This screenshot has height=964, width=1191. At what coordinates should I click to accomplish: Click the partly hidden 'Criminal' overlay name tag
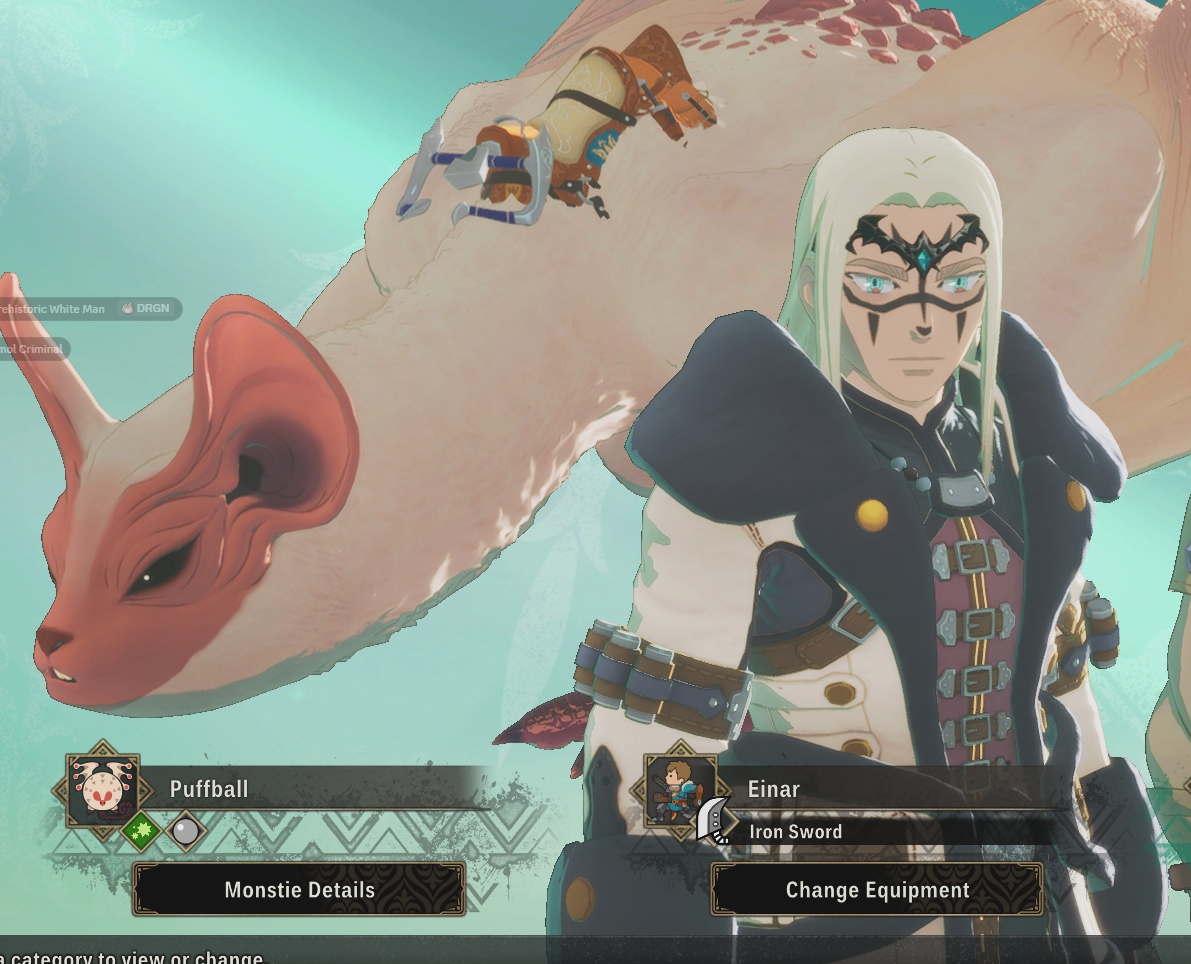coord(32,349)
